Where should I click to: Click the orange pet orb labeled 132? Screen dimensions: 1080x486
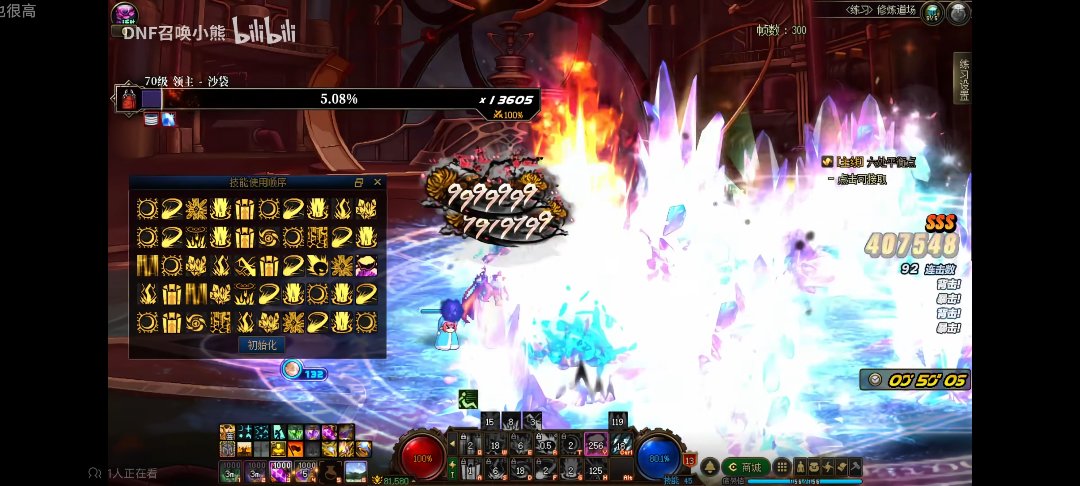point(292,369)
